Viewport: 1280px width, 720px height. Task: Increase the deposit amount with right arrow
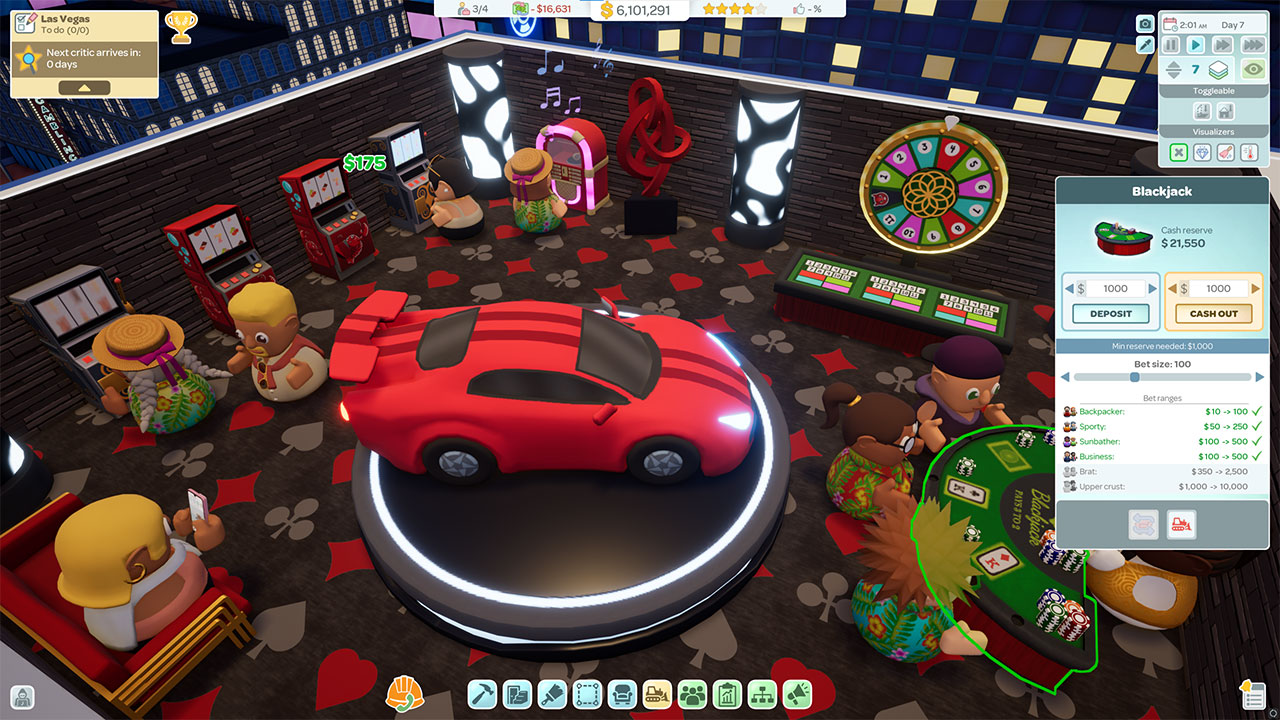(x=1152, y=288)
